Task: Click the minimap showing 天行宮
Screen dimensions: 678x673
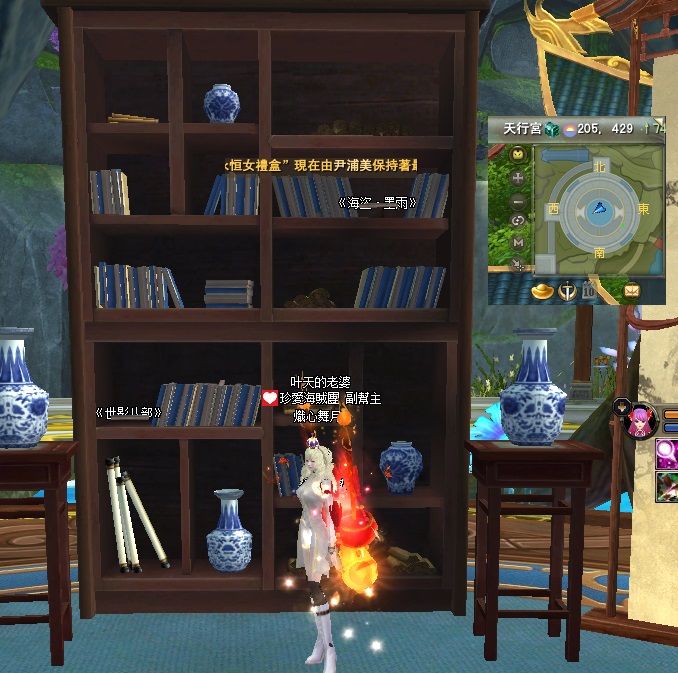Action: [597, 210]
